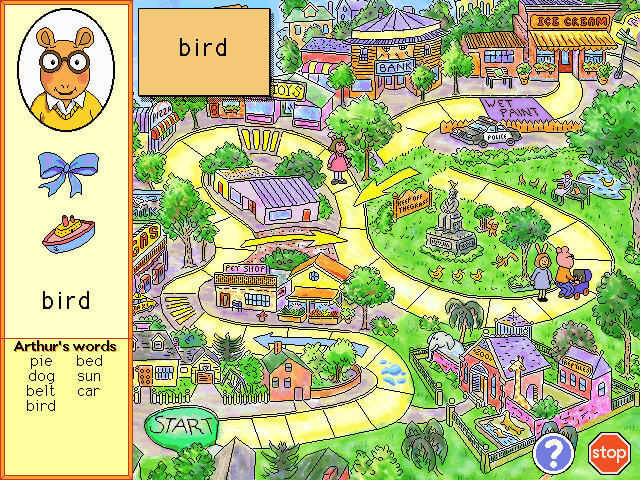640x480 pixels.
Task: Select "pie" in Arthur's words list
Action: pyautogui.click(x=41, y=361)
